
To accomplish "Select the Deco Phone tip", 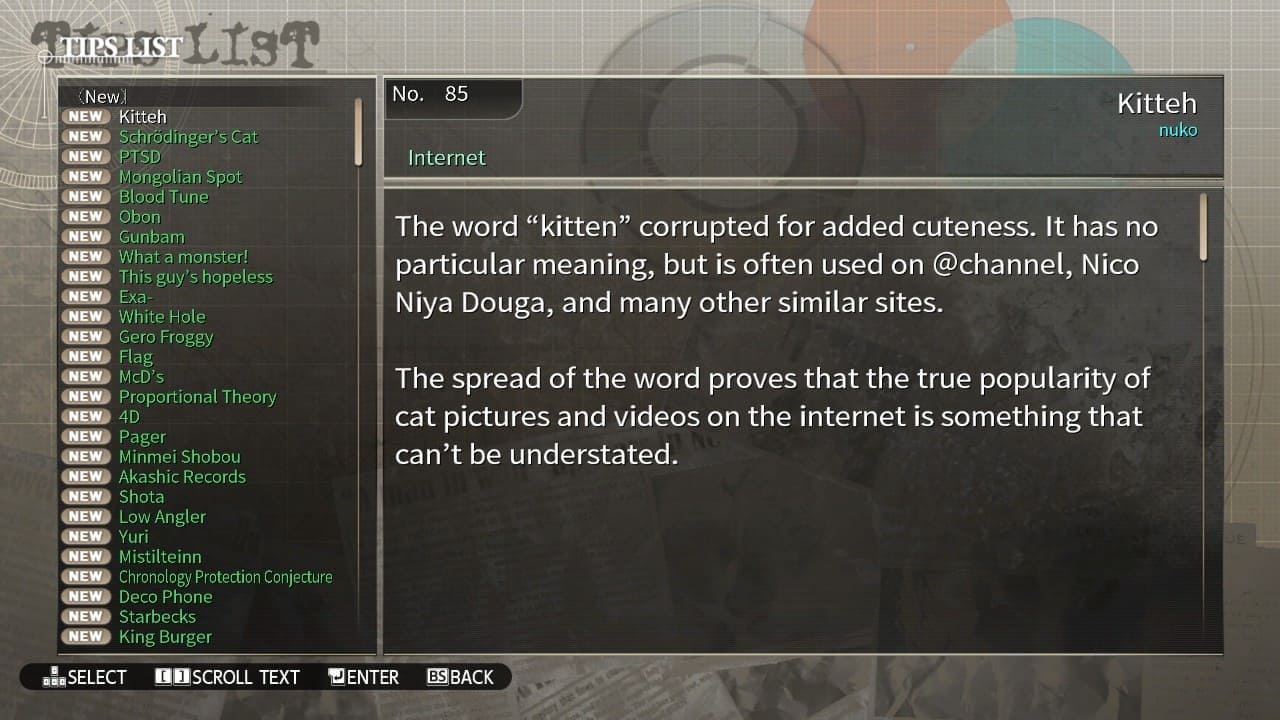I will coord(165,597).
